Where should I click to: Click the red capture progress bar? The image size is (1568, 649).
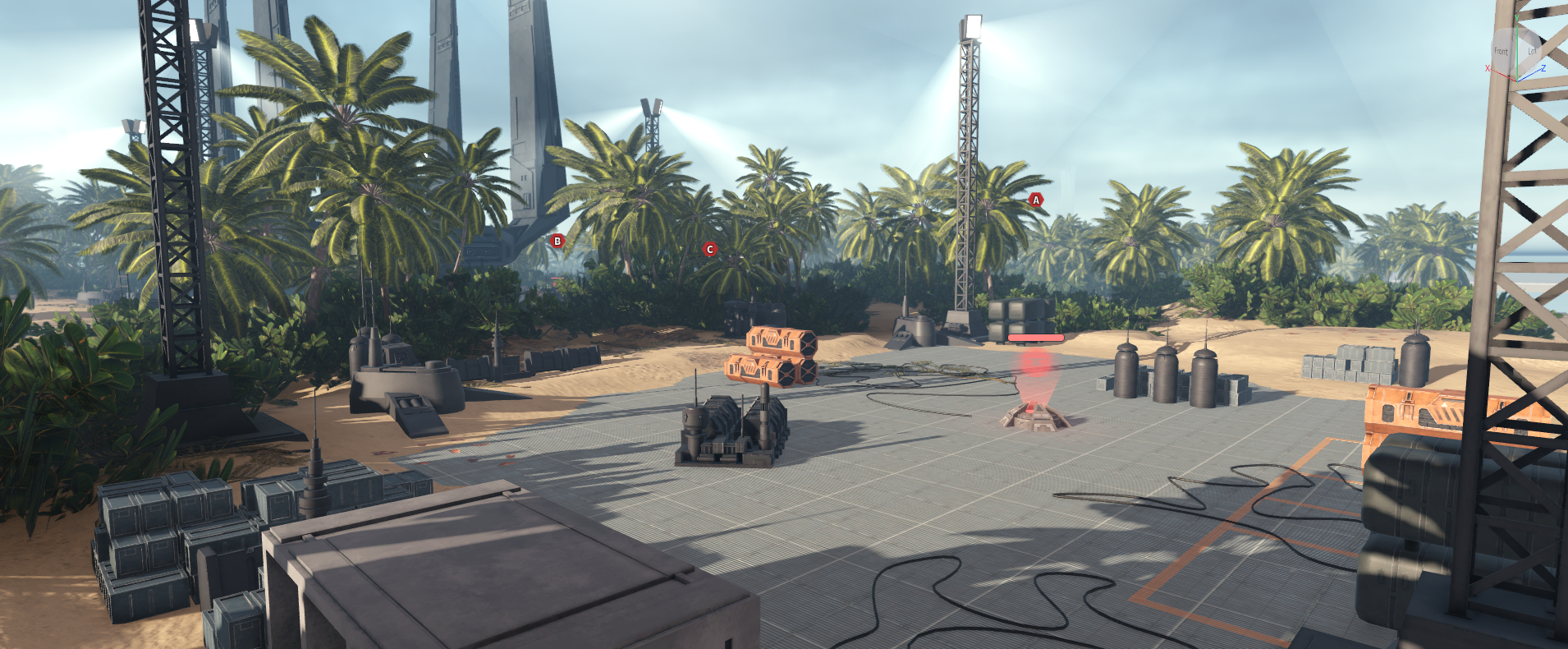tap(1035, 336)
